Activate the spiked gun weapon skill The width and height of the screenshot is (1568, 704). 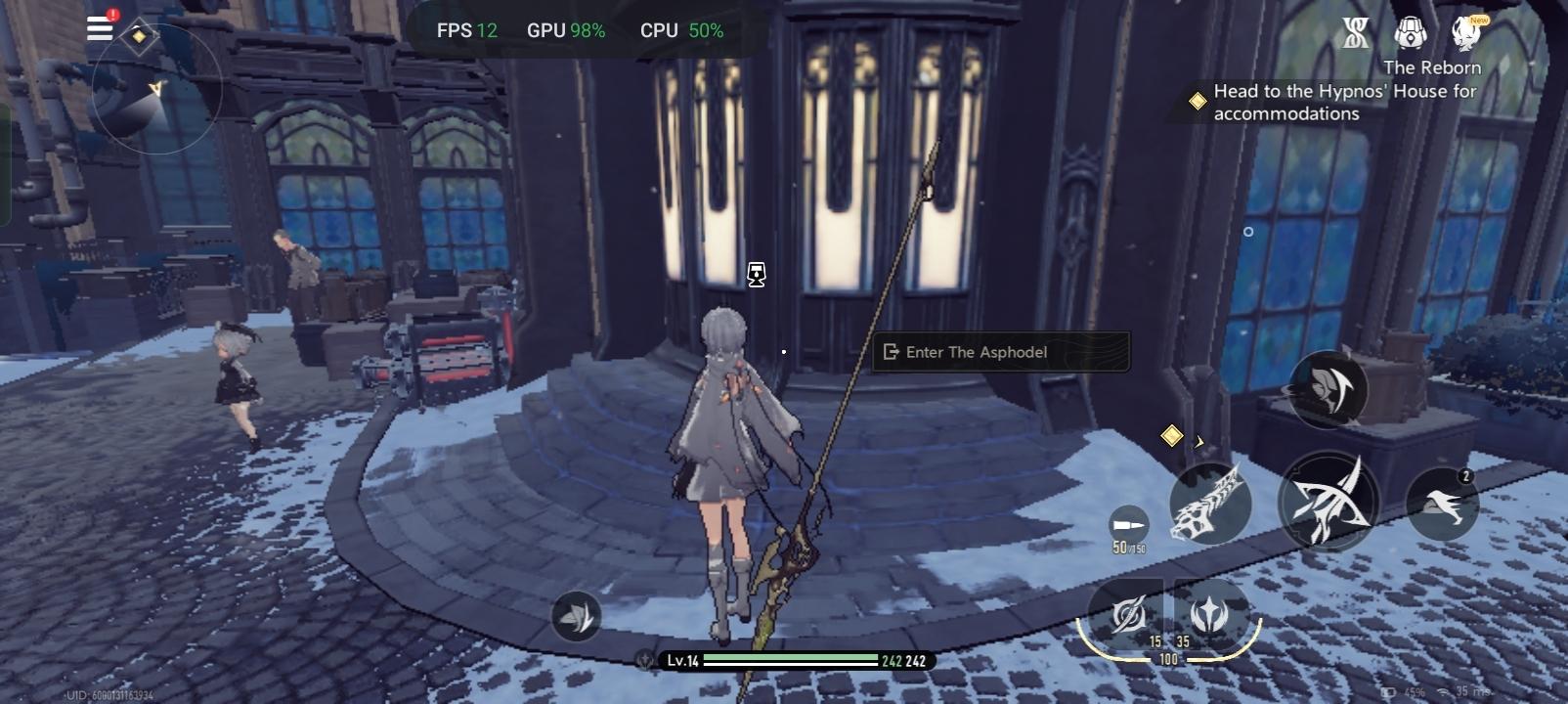[x=1210, y=504]
